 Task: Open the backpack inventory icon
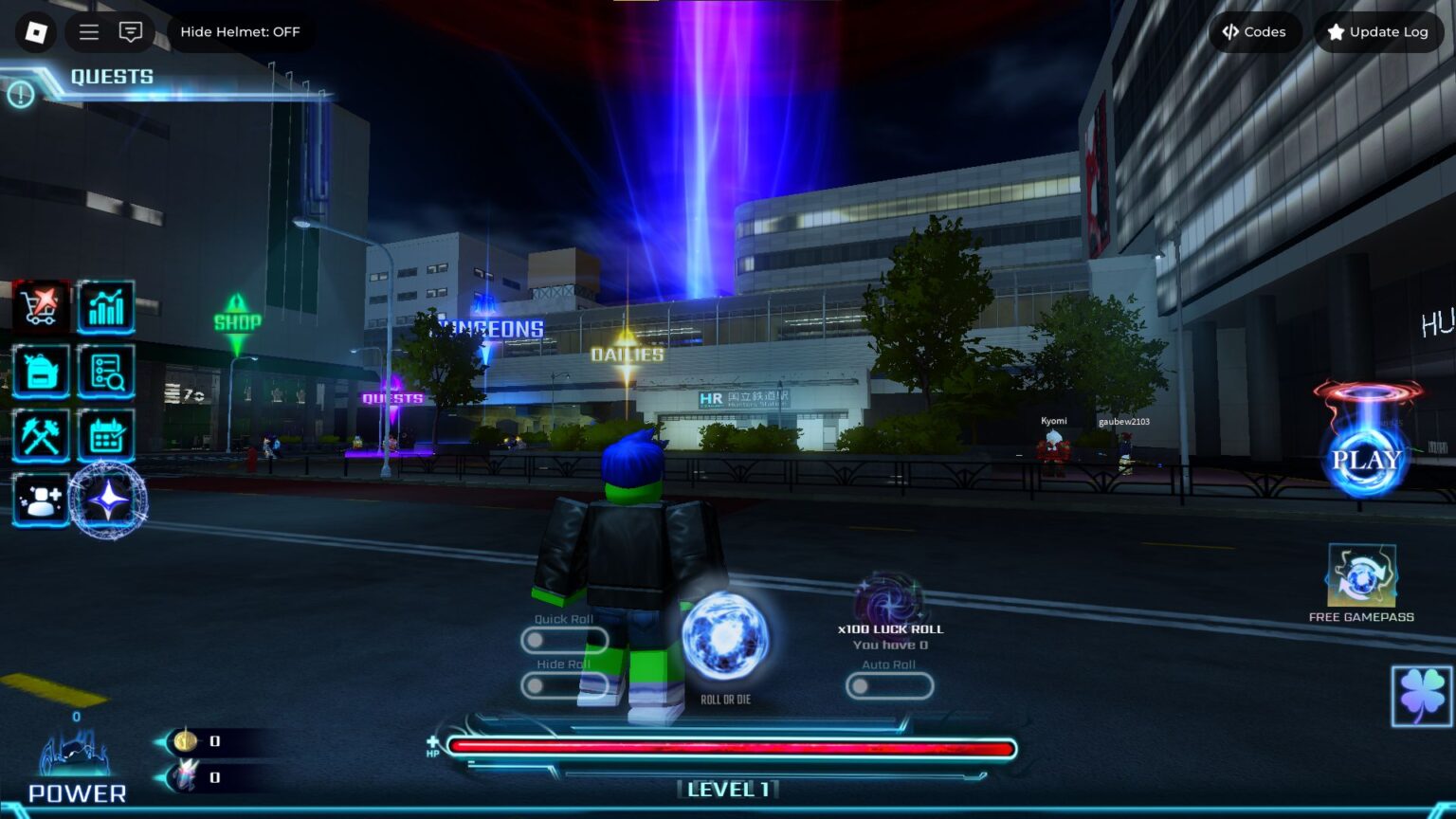click(40, 372)
